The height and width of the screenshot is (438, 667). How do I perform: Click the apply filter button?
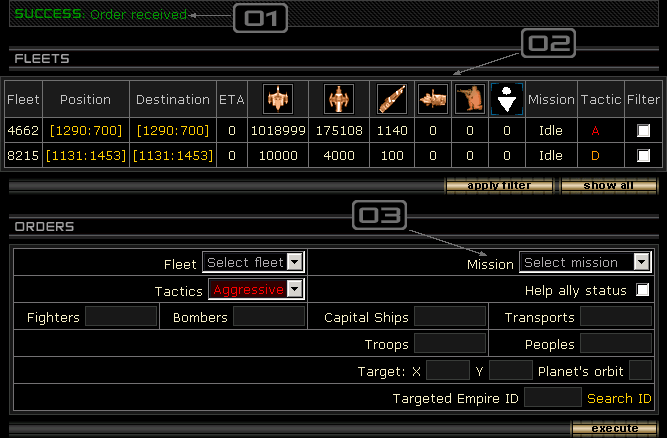[500, 185]
